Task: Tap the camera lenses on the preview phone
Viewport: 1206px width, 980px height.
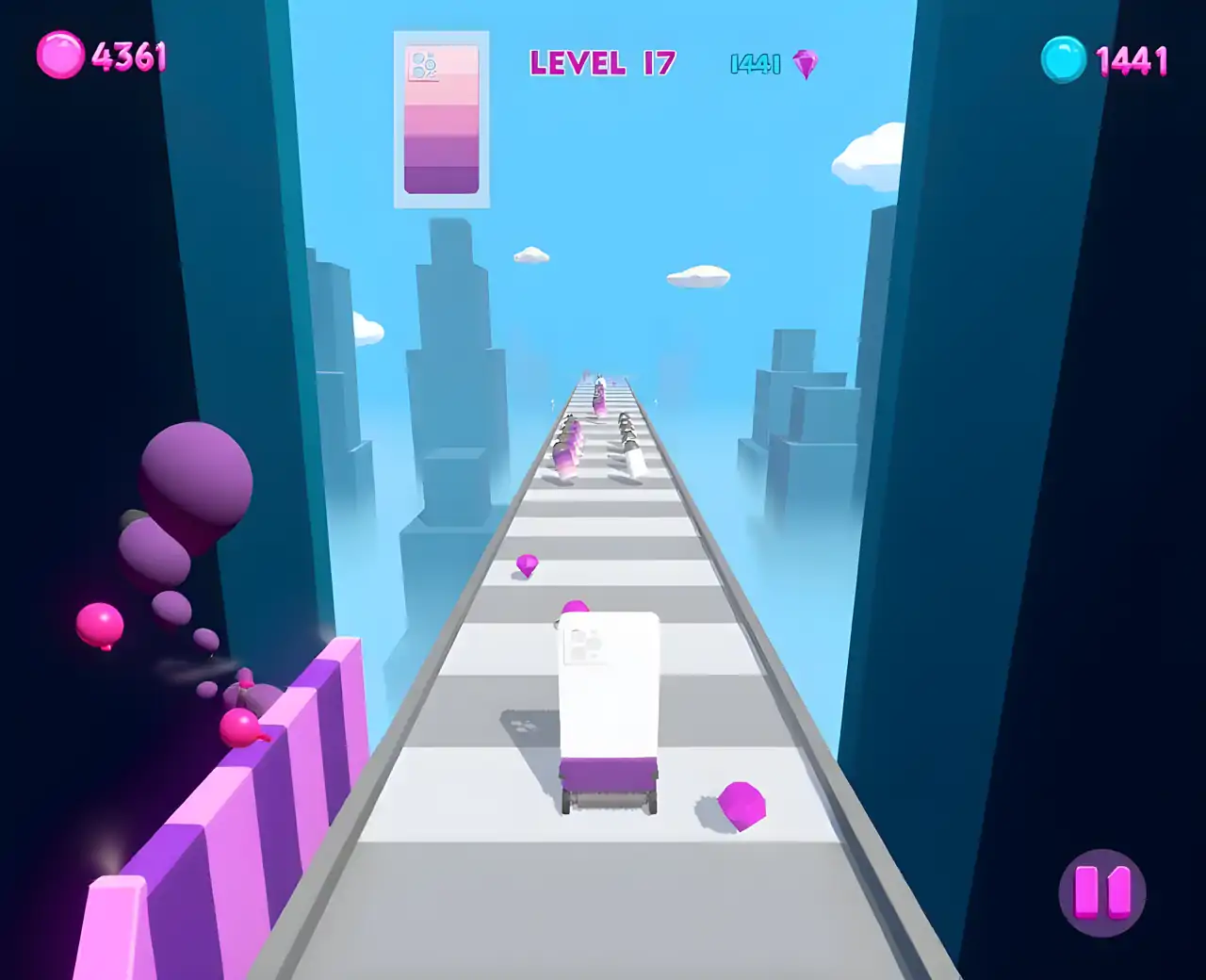Action: click(425, 64)
